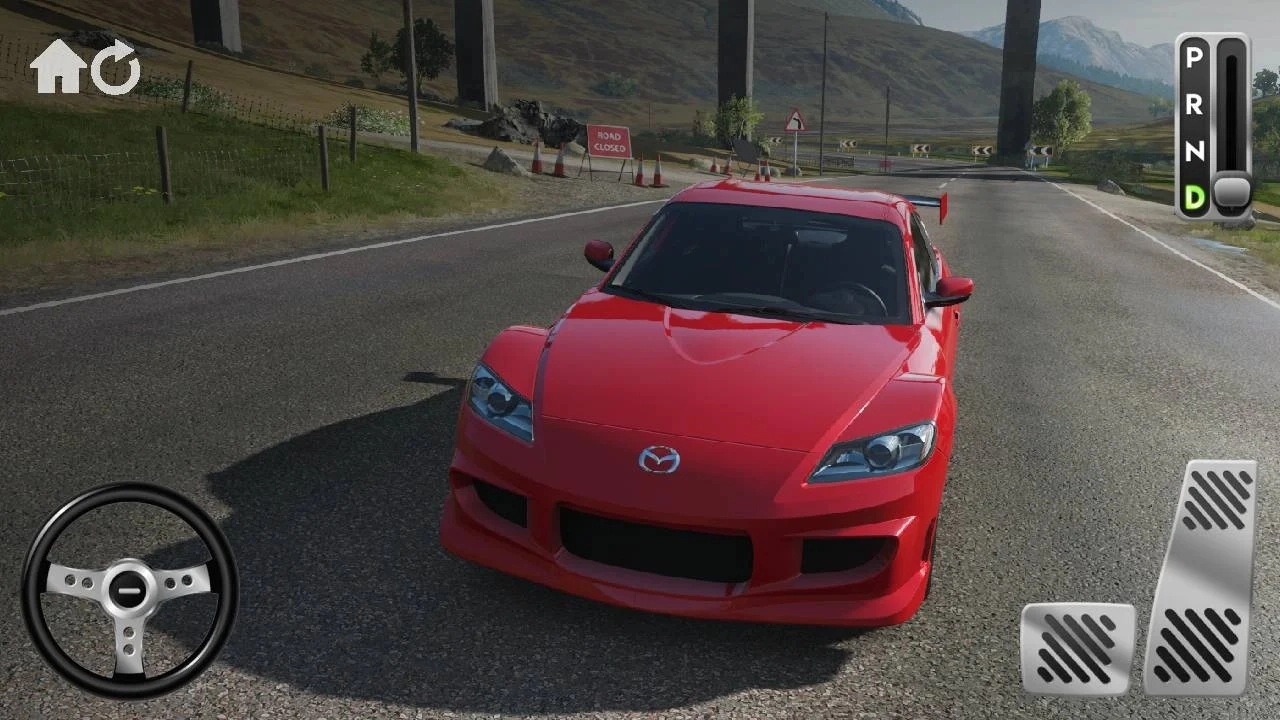This screenshot has width=1280, height=720.
Task: Restart the race using circular arrow button
Action: [115, 66]
